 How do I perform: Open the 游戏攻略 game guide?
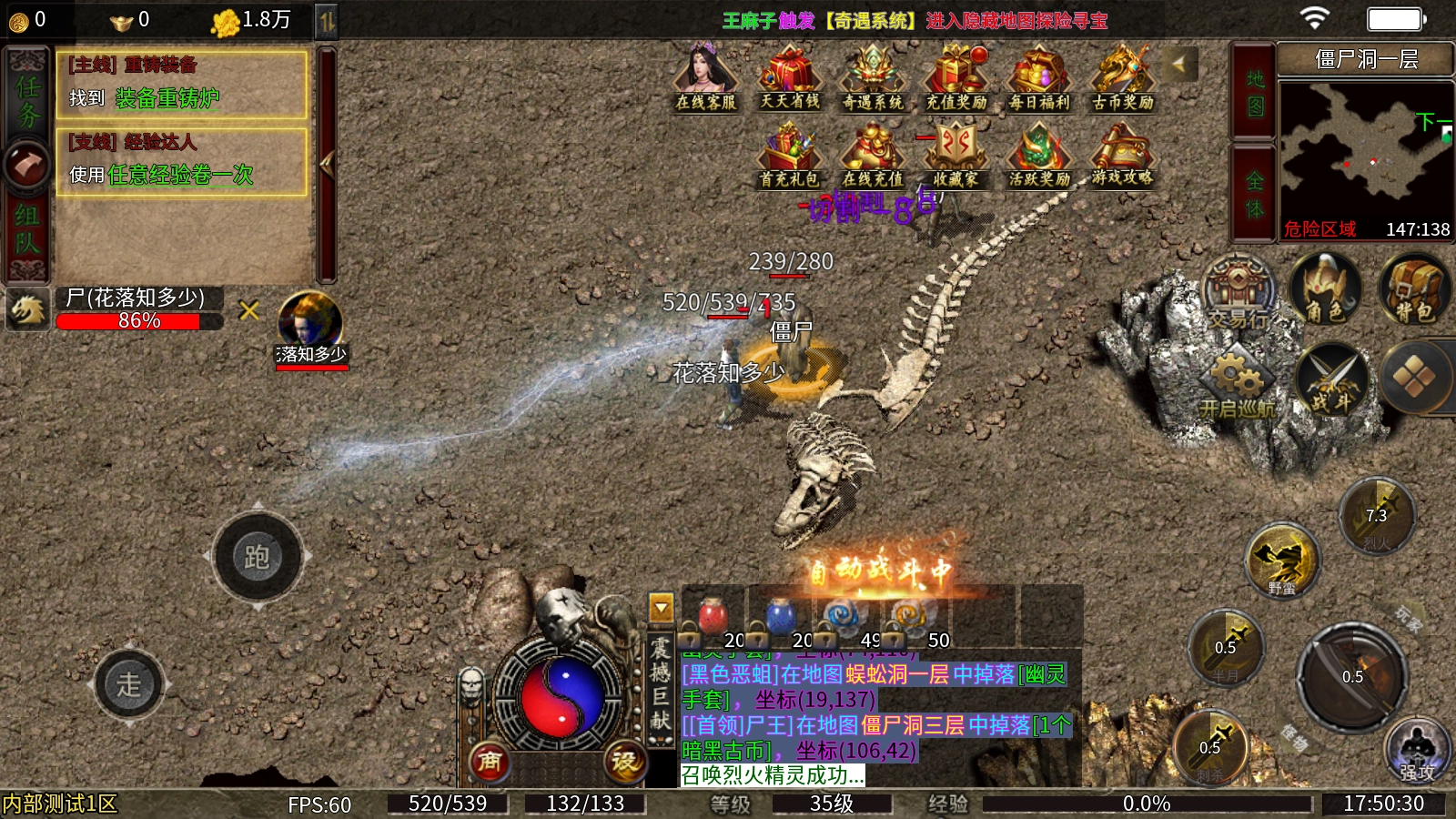[1123, 156]
